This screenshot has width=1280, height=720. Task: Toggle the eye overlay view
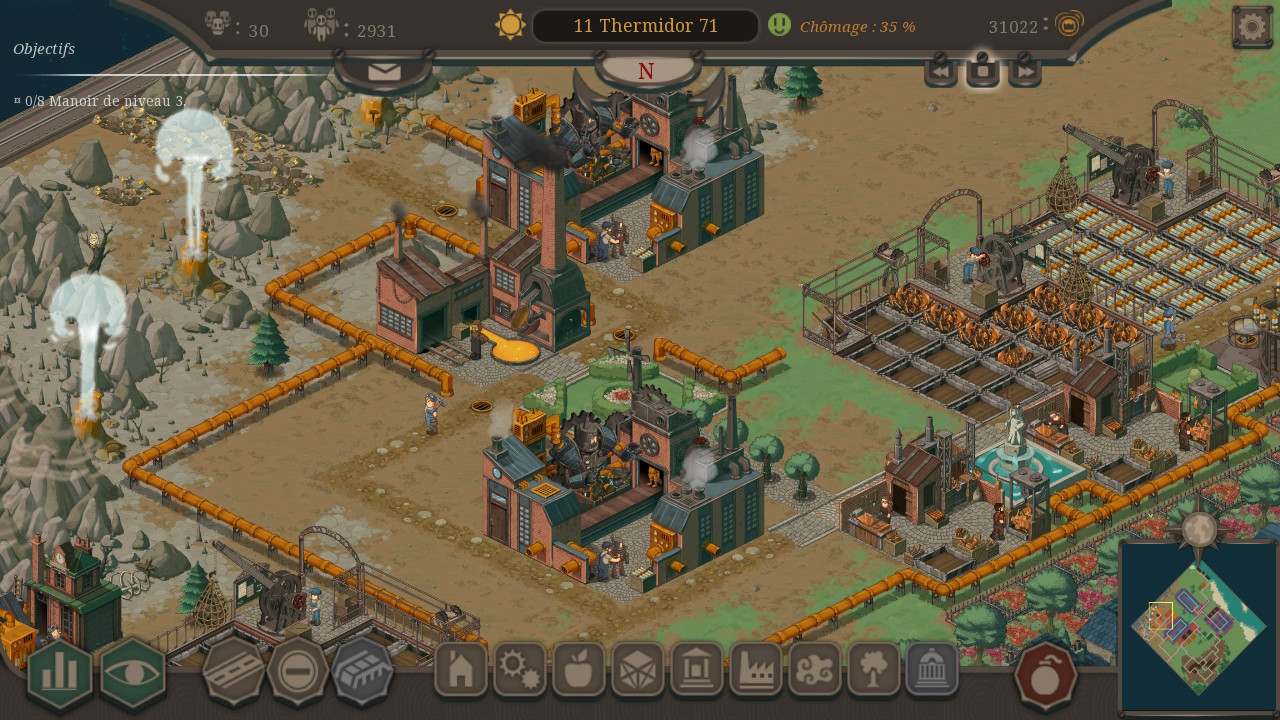click(133, 673)
